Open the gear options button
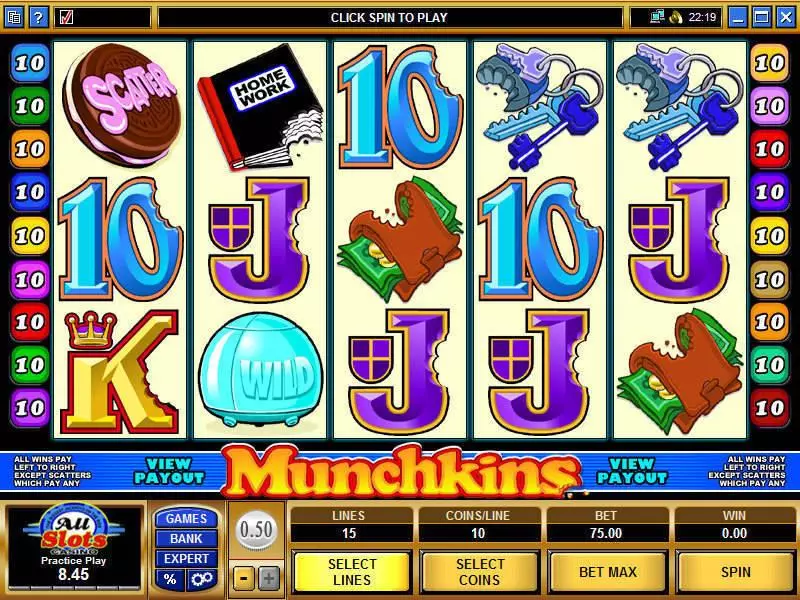The image size is (800, 600). click(x=201, y=579)
